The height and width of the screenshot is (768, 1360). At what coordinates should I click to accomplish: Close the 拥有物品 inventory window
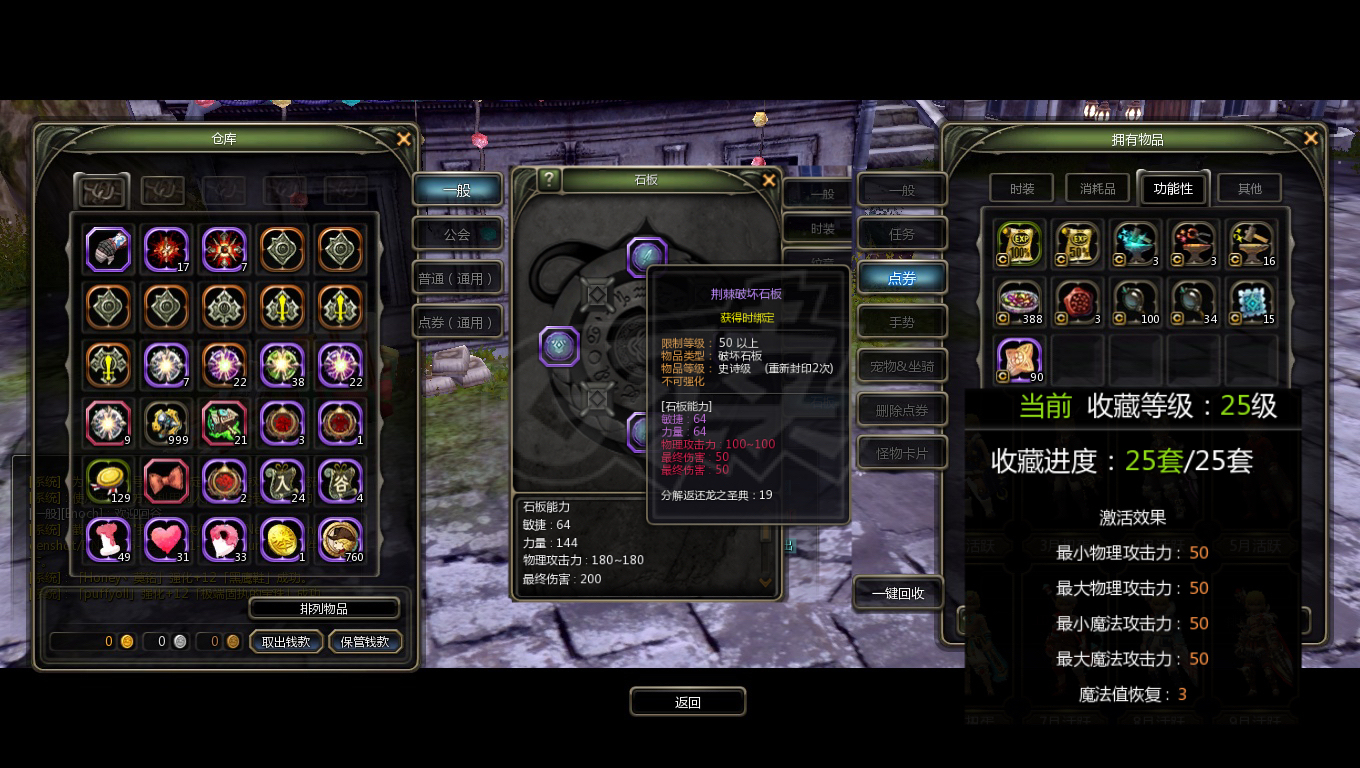[x=1310, y=139]
